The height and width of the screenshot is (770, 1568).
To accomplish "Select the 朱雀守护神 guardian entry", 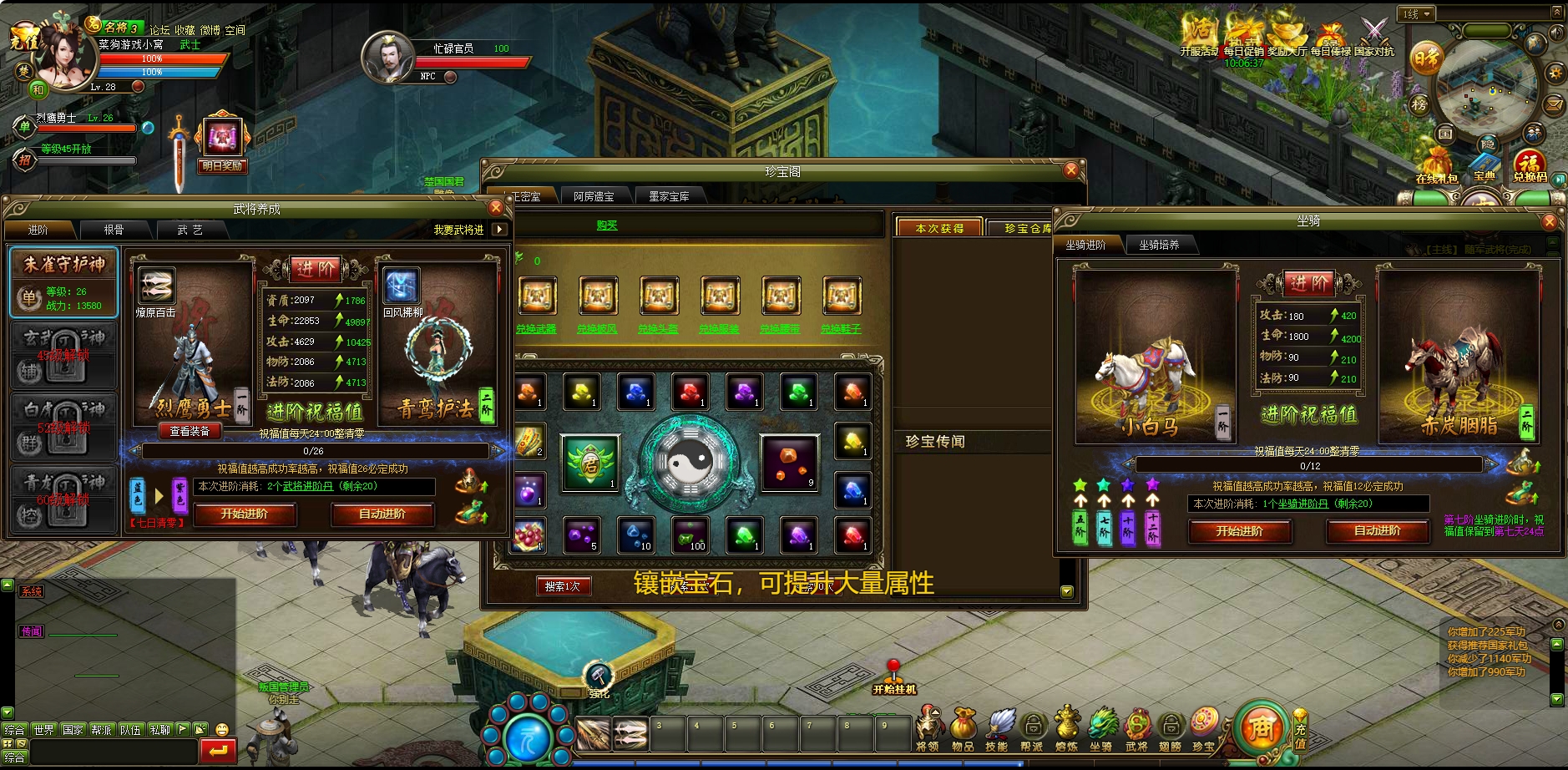I will point(63,281).
